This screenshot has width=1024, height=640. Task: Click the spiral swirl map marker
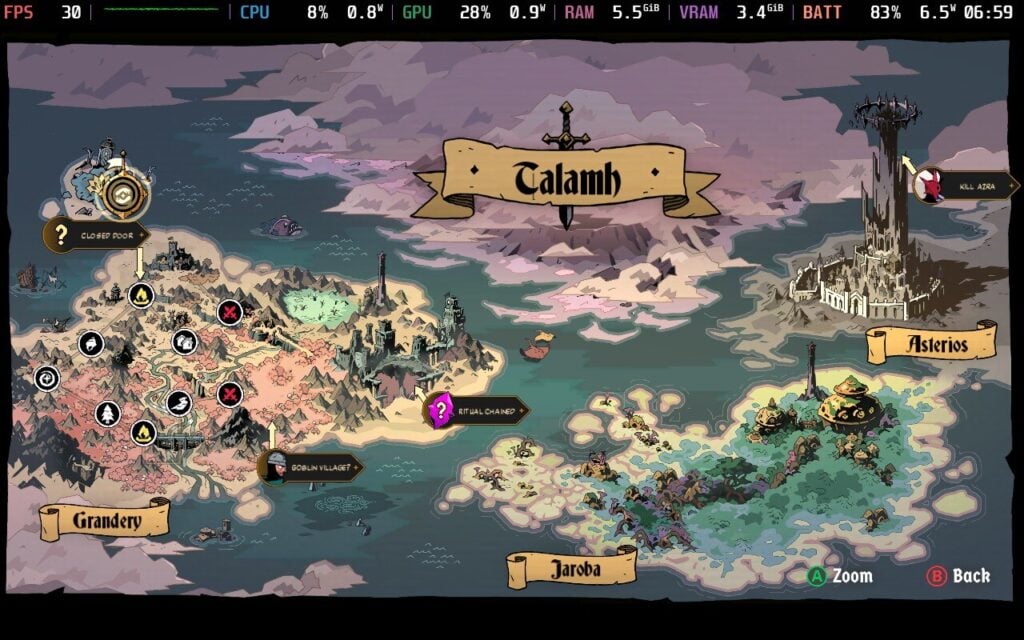47,378
